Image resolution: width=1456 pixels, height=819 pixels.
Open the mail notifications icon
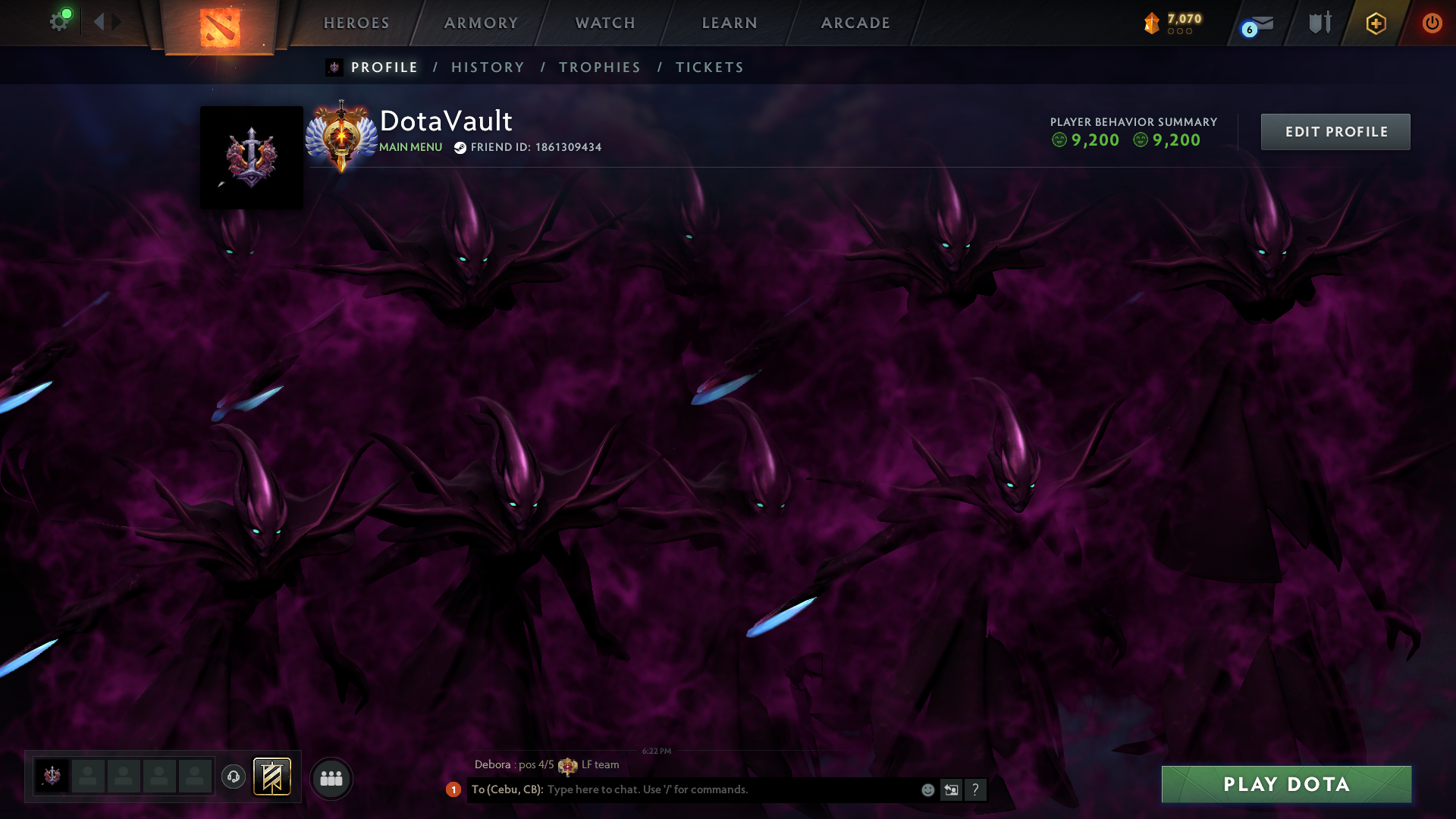pos(1260,24)
